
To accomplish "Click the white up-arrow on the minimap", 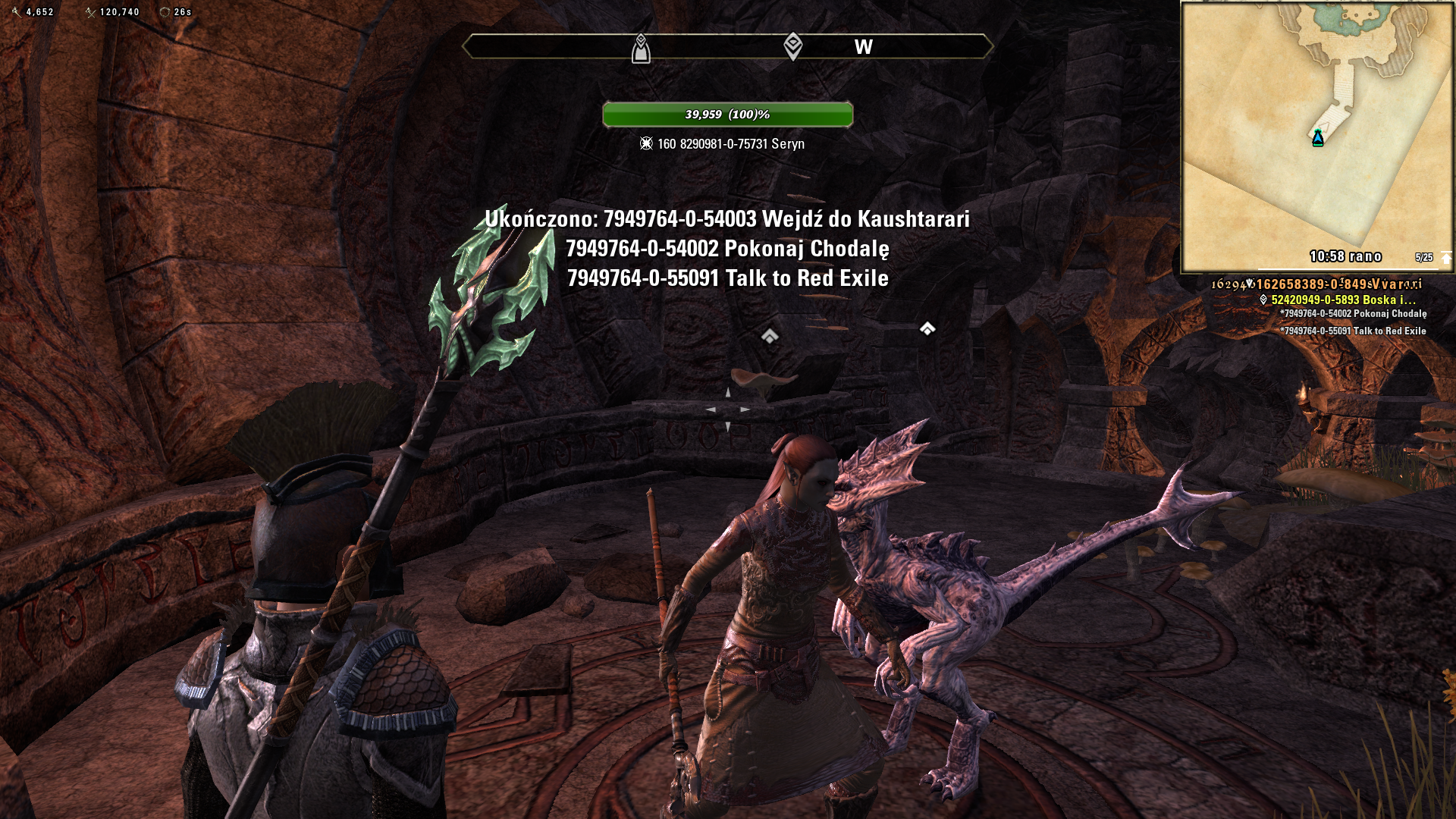I will click(x=1445, y=258).
